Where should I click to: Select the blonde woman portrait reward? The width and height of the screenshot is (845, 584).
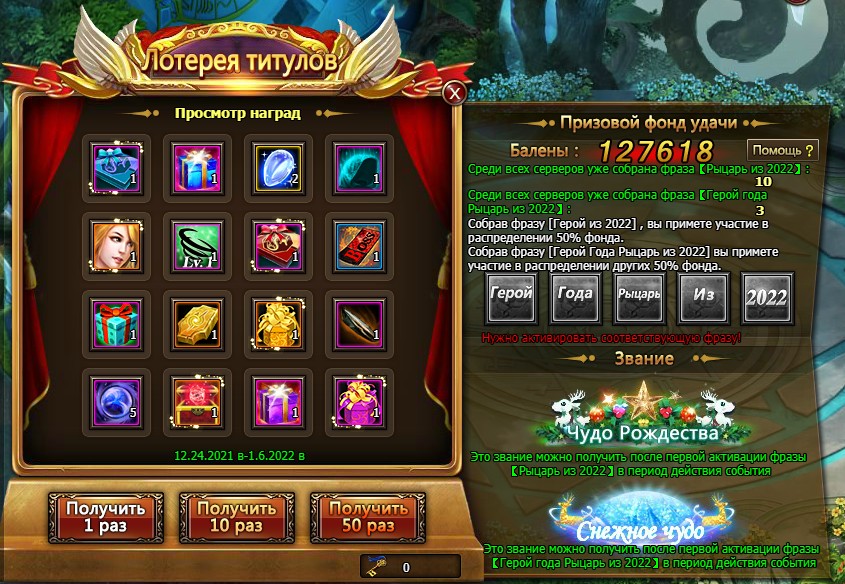[116, 245]
